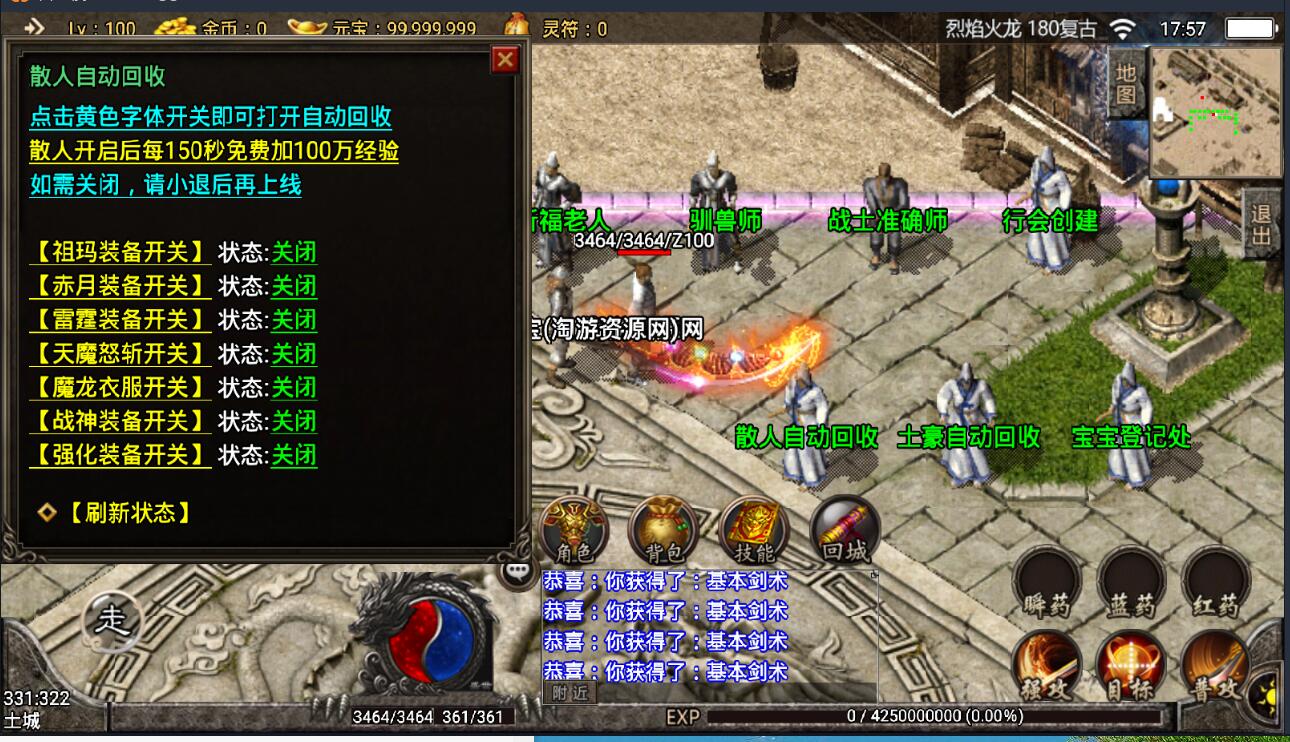Viewport: 1290px width, 742px height.
Task: Toggle the 雷霆装备开关 recycle switch
Action: pos(120,320)
